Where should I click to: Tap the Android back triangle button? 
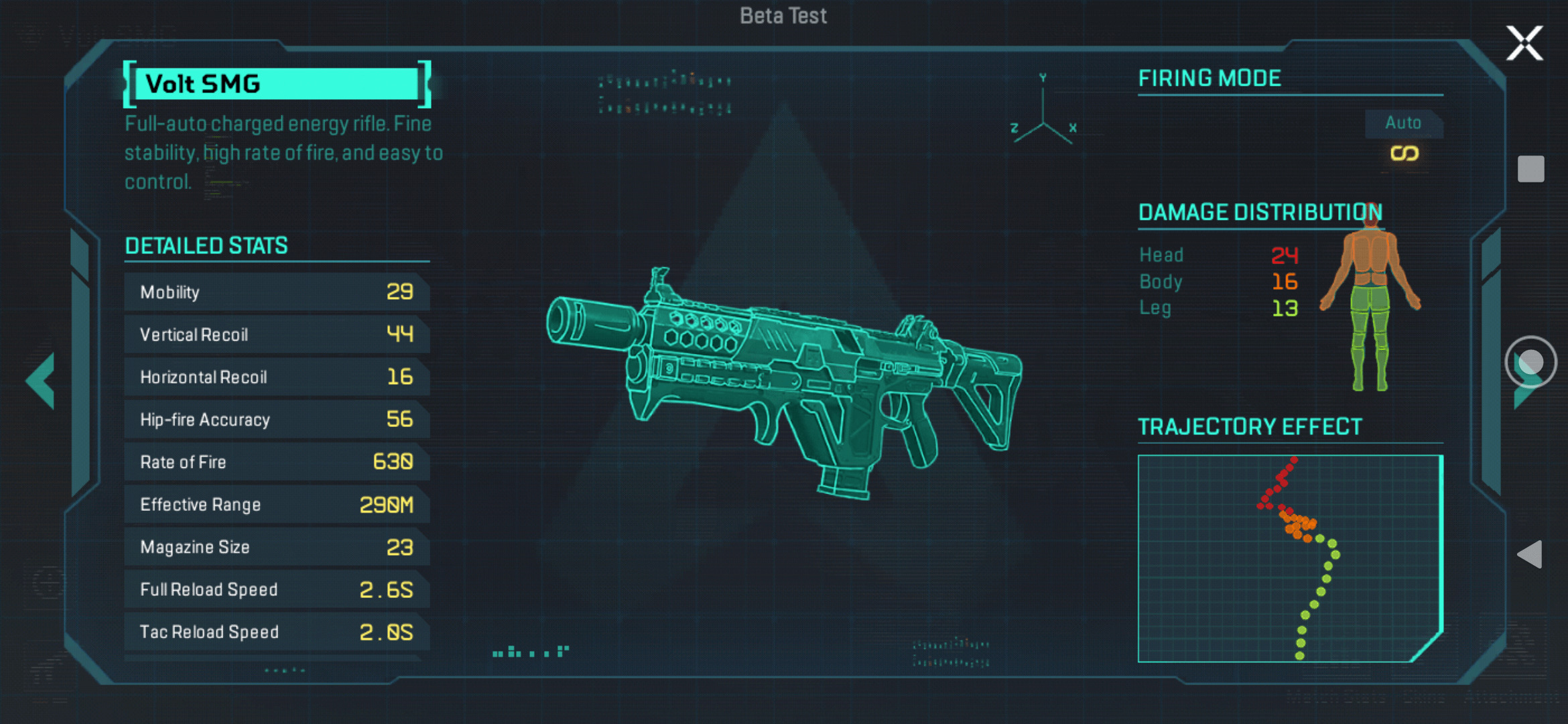coord(1530,554)
